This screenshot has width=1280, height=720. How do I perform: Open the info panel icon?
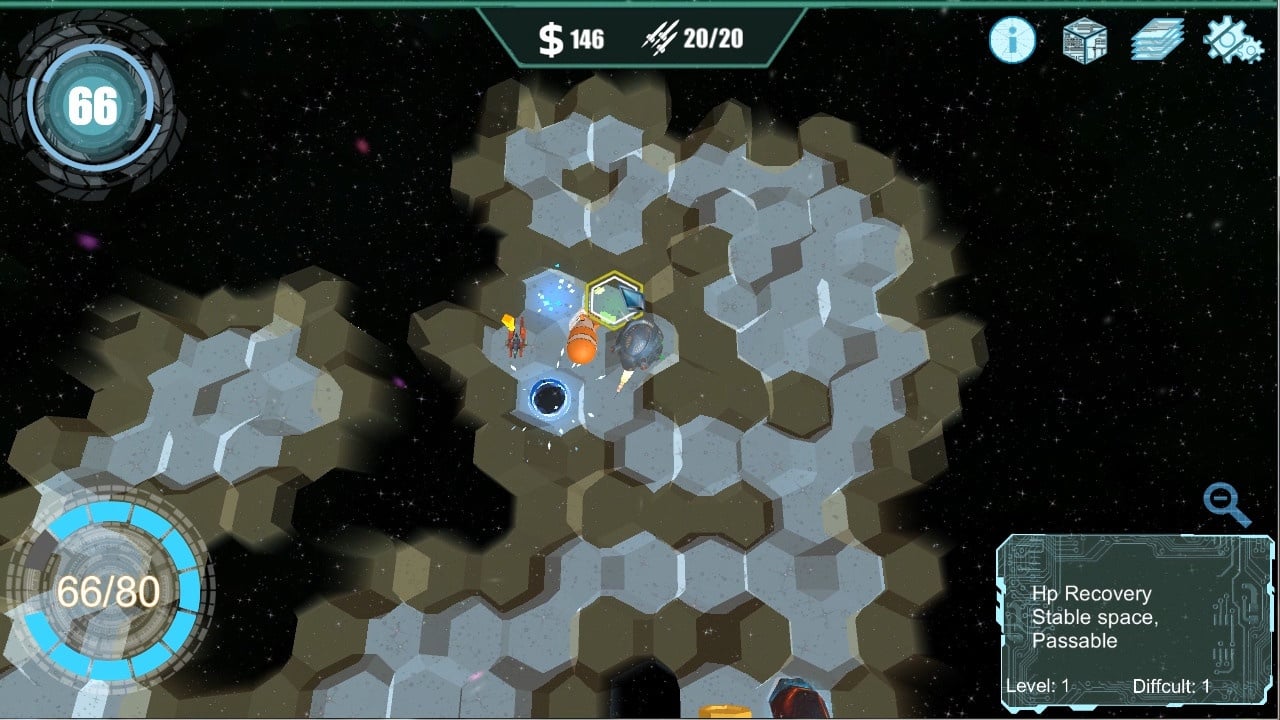[x=1013, y=40]
